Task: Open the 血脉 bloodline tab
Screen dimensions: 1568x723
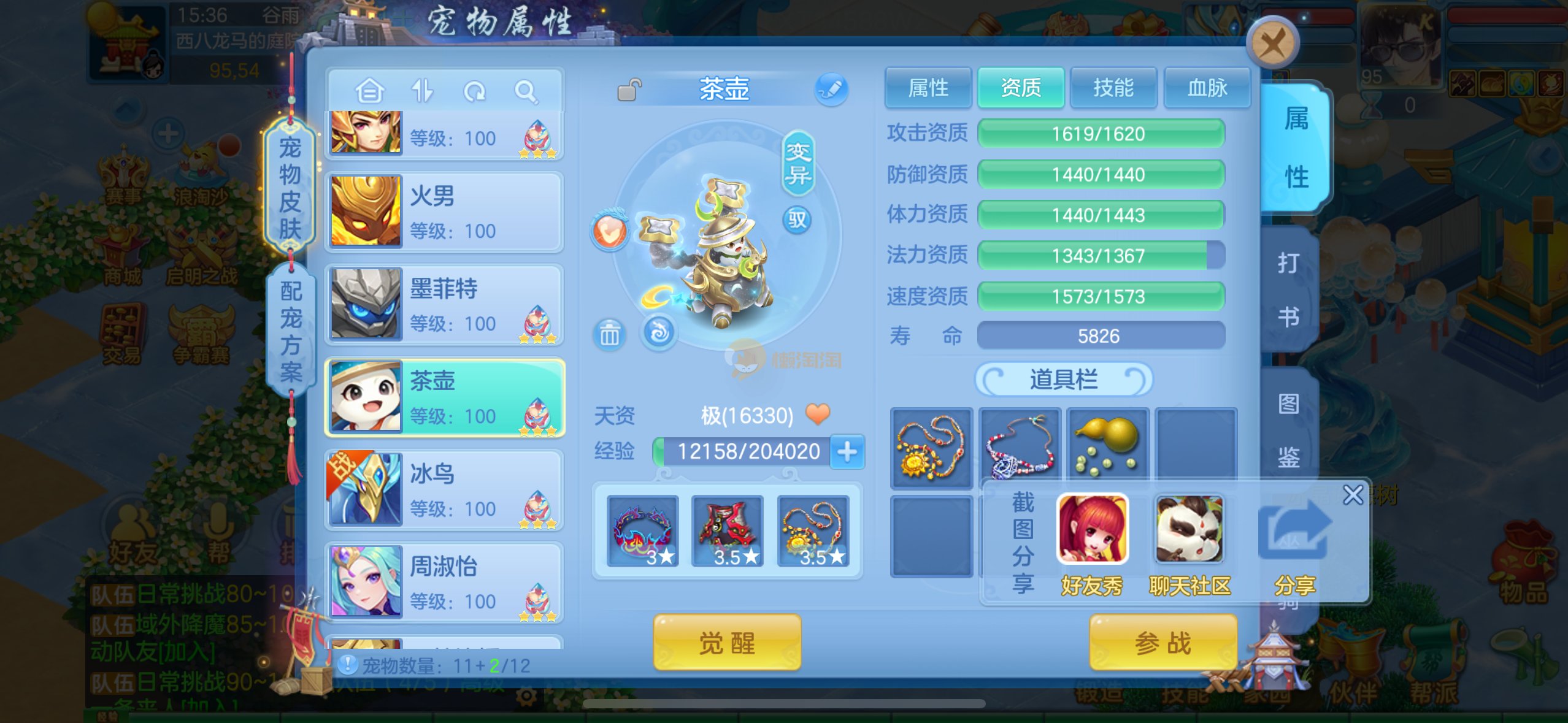Action: pyautogui.click(x=1207, y=88)
